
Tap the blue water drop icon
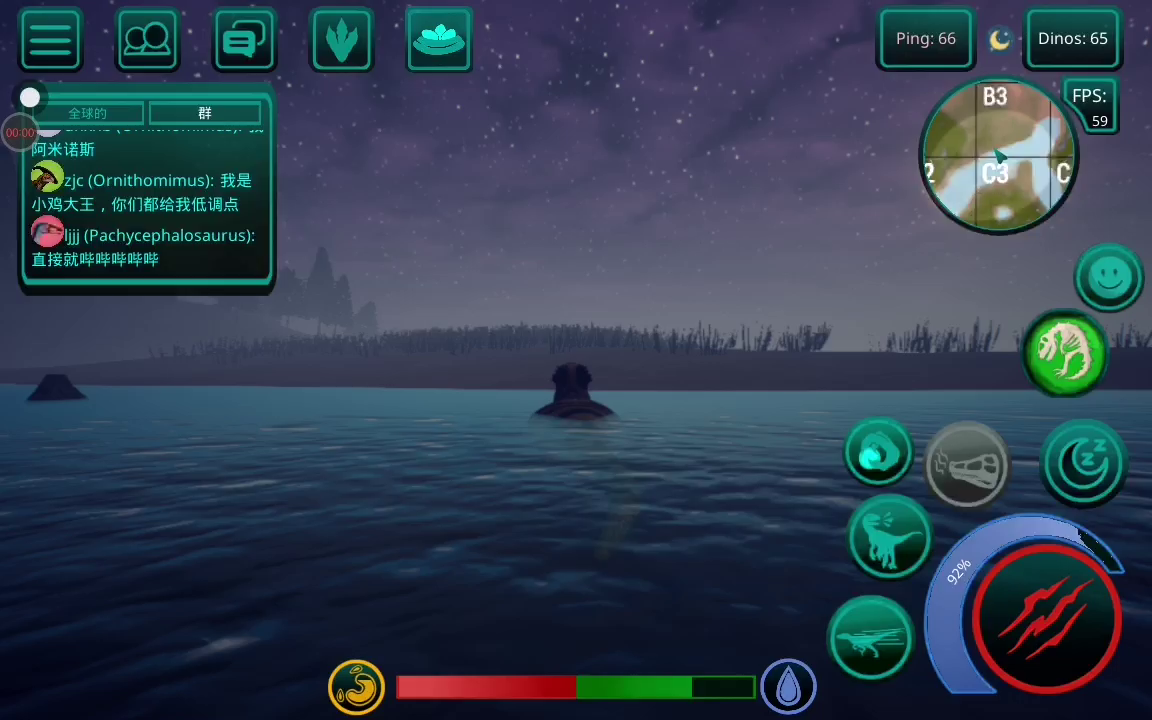coord(789,687)
